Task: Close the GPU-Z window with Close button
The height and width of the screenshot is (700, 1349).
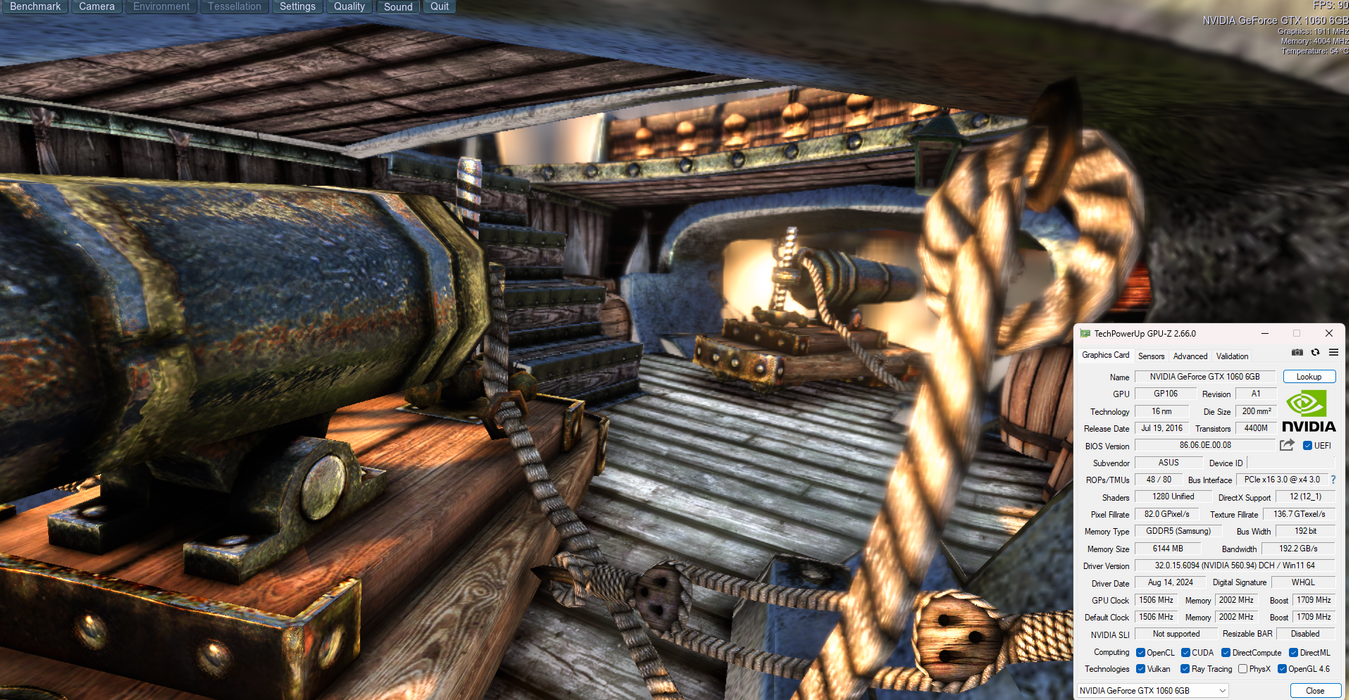Action: pyautogui.click(x=1314, y=691)
